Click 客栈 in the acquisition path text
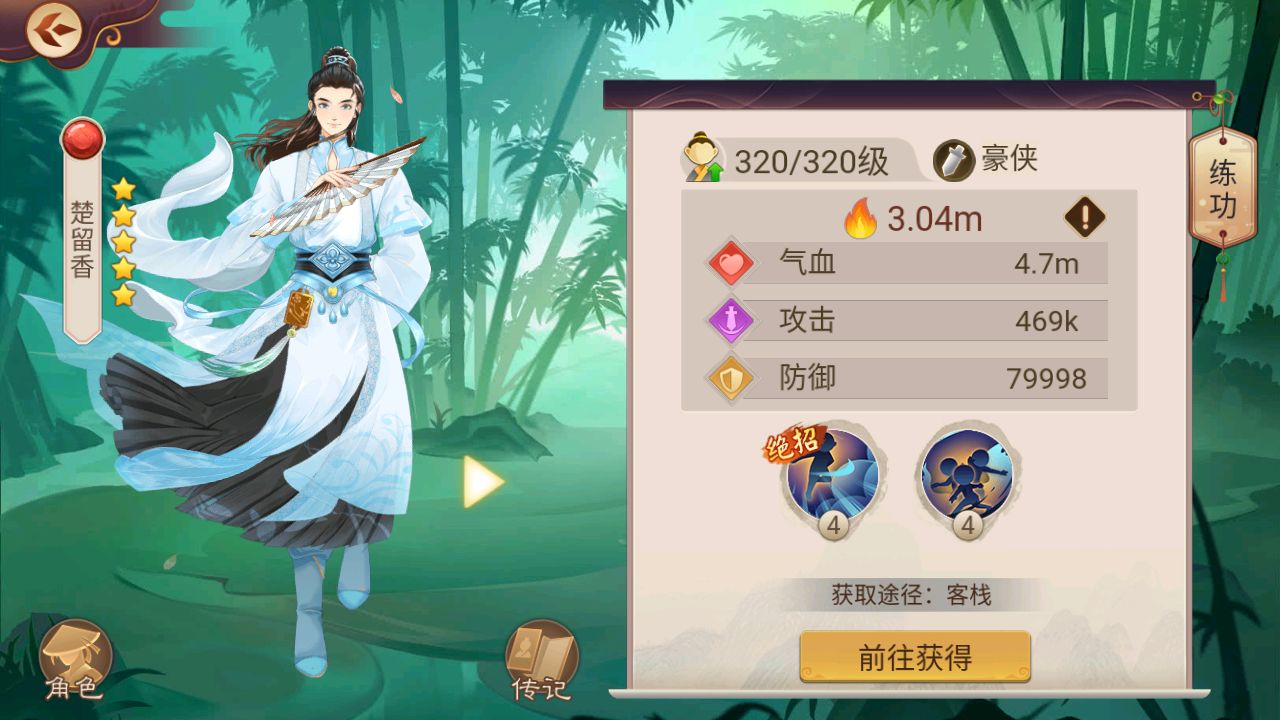1280x720 pixels. (x=969, y=594)
